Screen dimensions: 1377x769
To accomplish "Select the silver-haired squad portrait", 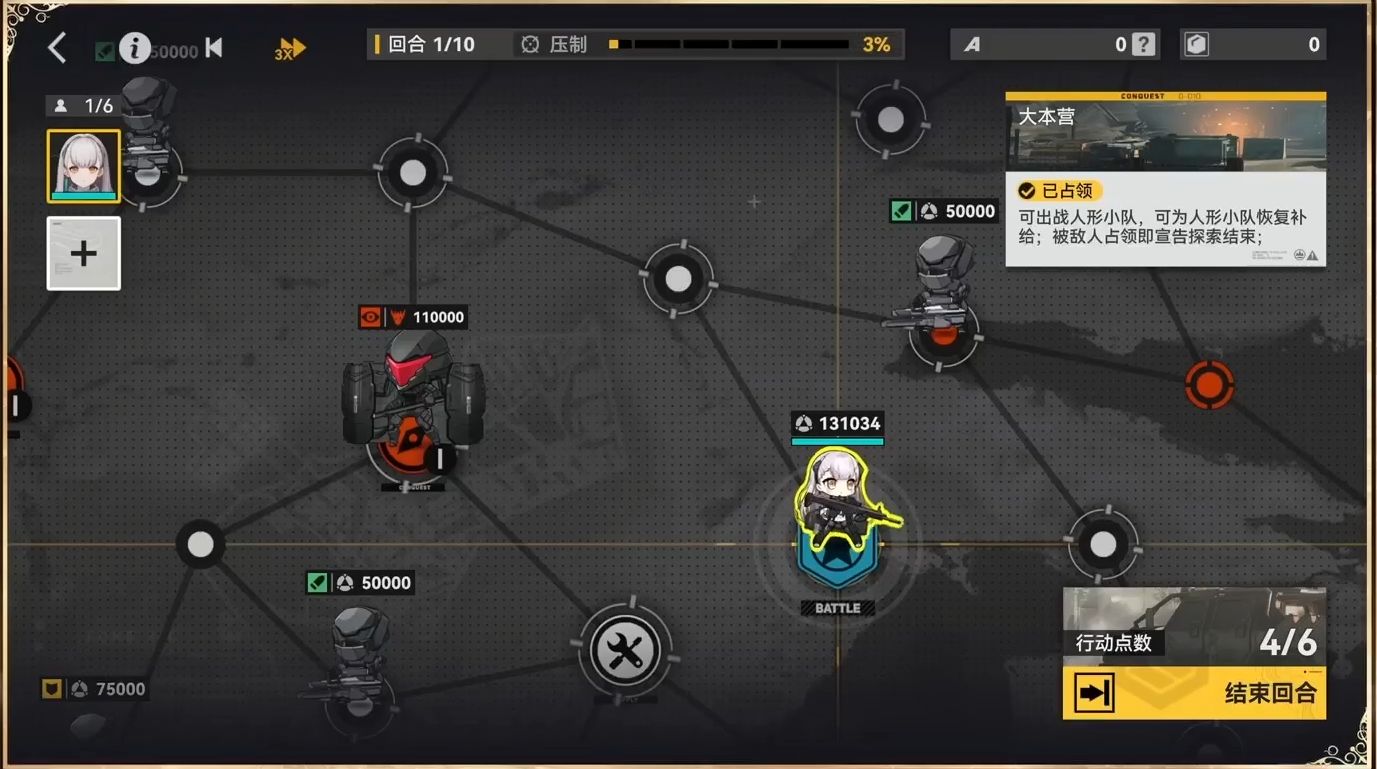I will pyautogui.click(x=83, y=166).
